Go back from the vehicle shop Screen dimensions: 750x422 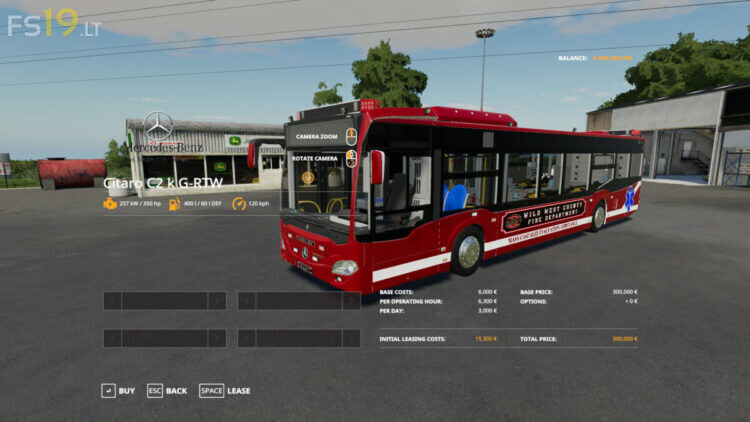click(166, 391)
